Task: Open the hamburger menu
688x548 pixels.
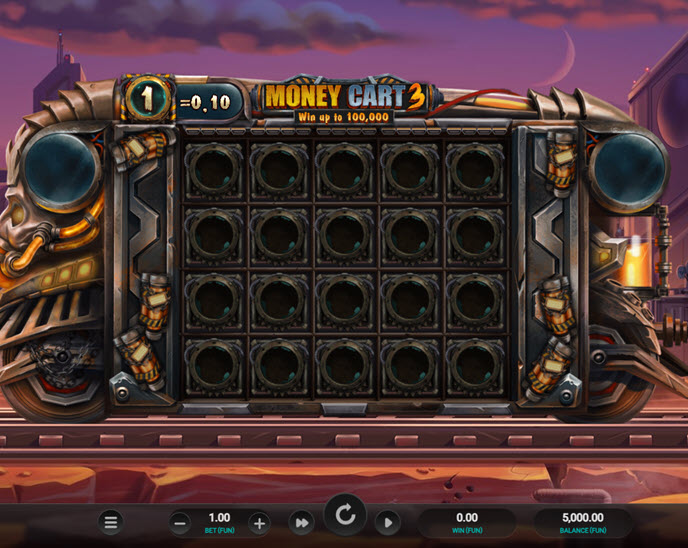Action: pos(111,522)
